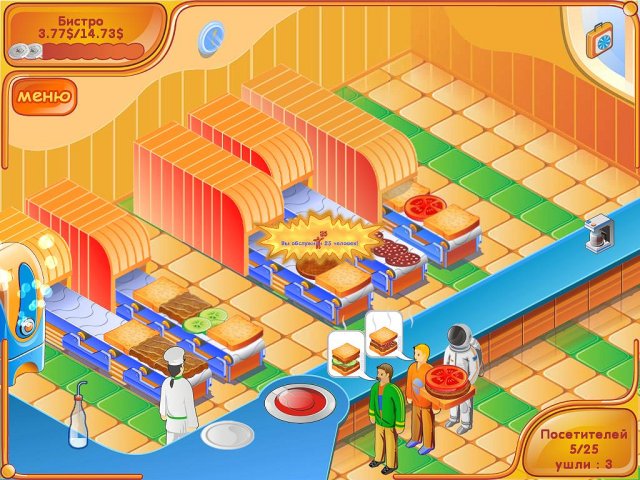The image size is (640, 480).
Task: Select the empty white plate on the counter
Action: (x=227, y=434)
